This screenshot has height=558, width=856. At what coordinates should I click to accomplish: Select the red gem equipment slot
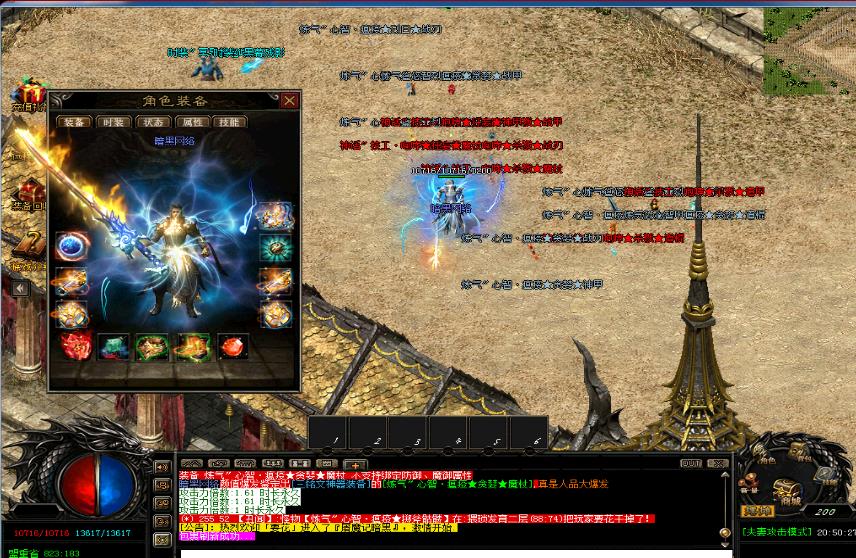coord(232,347)
